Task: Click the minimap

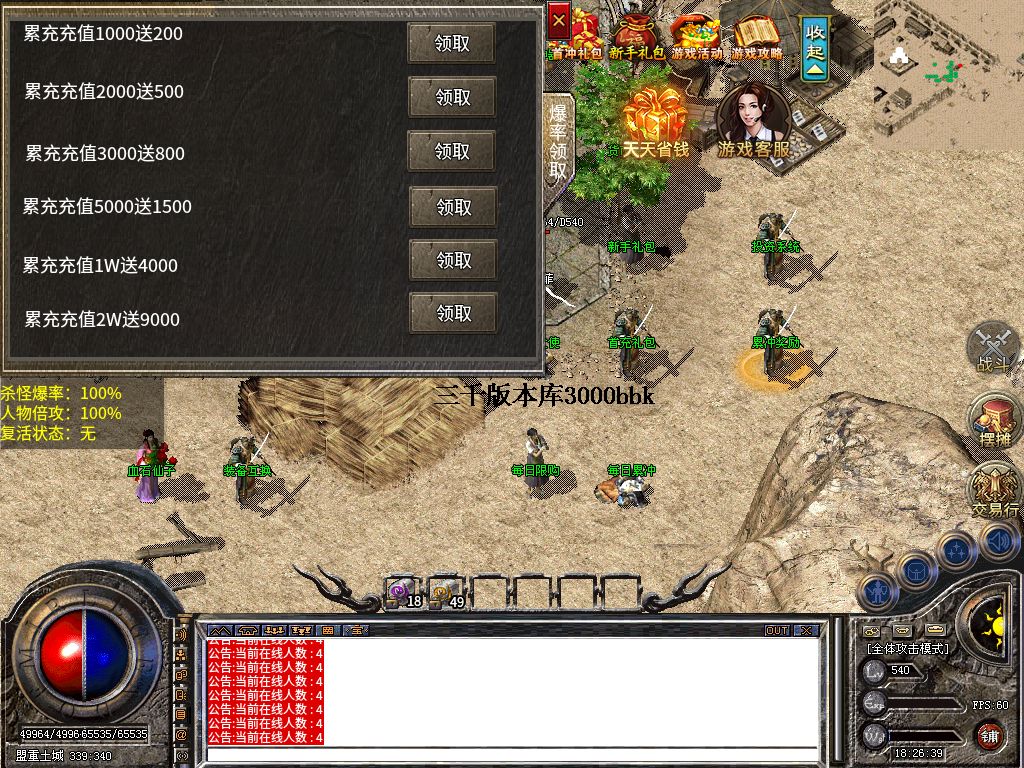Action: tap(947, 72)
